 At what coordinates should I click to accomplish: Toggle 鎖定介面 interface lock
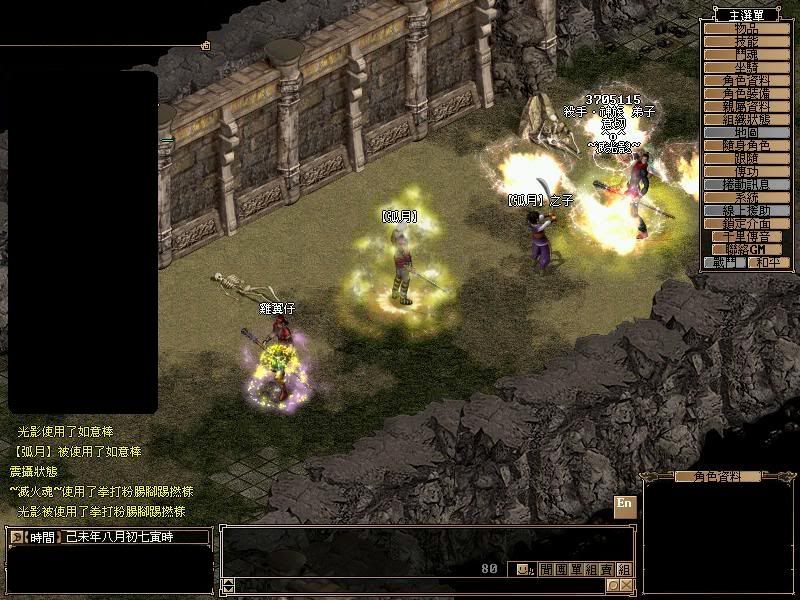click(747, 223)
